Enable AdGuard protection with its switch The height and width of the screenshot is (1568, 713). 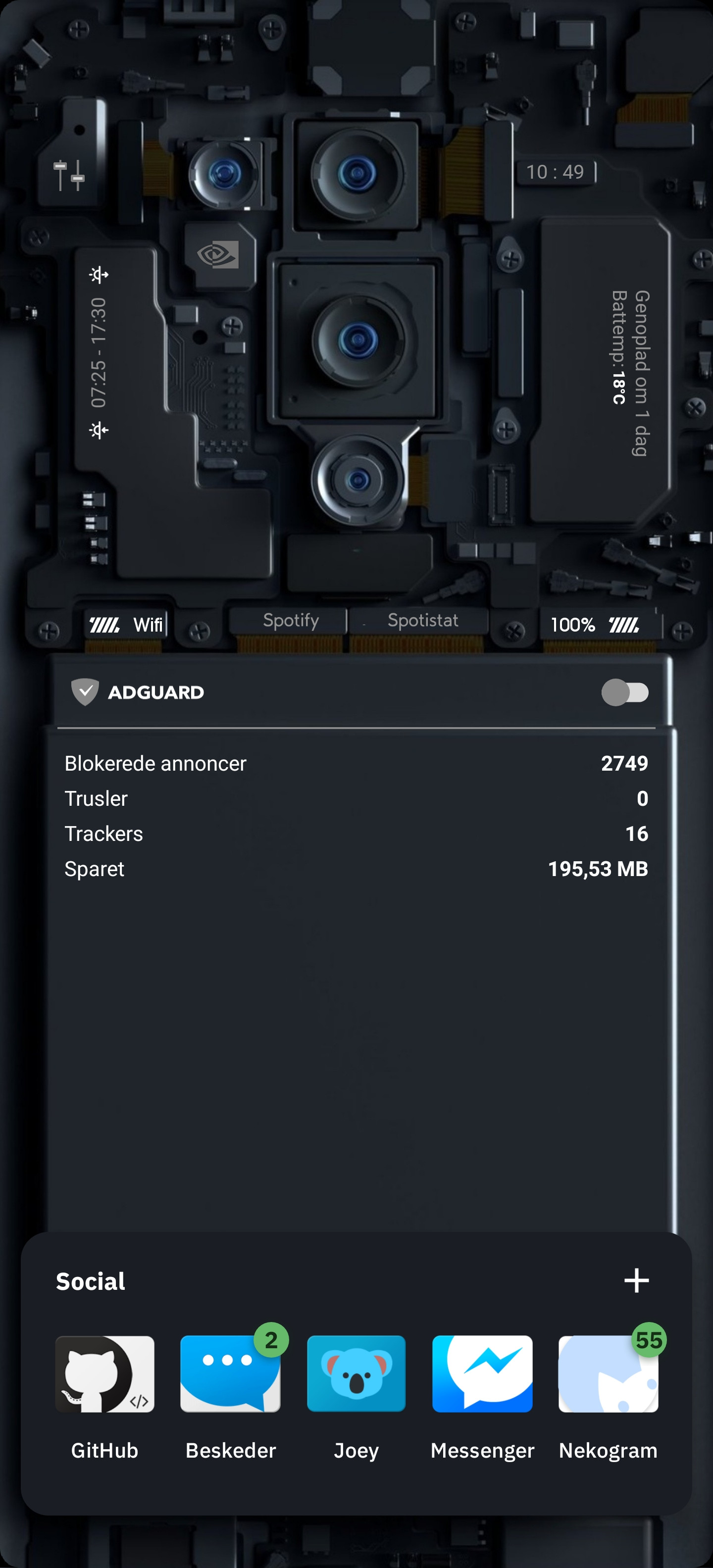point(625,691)
